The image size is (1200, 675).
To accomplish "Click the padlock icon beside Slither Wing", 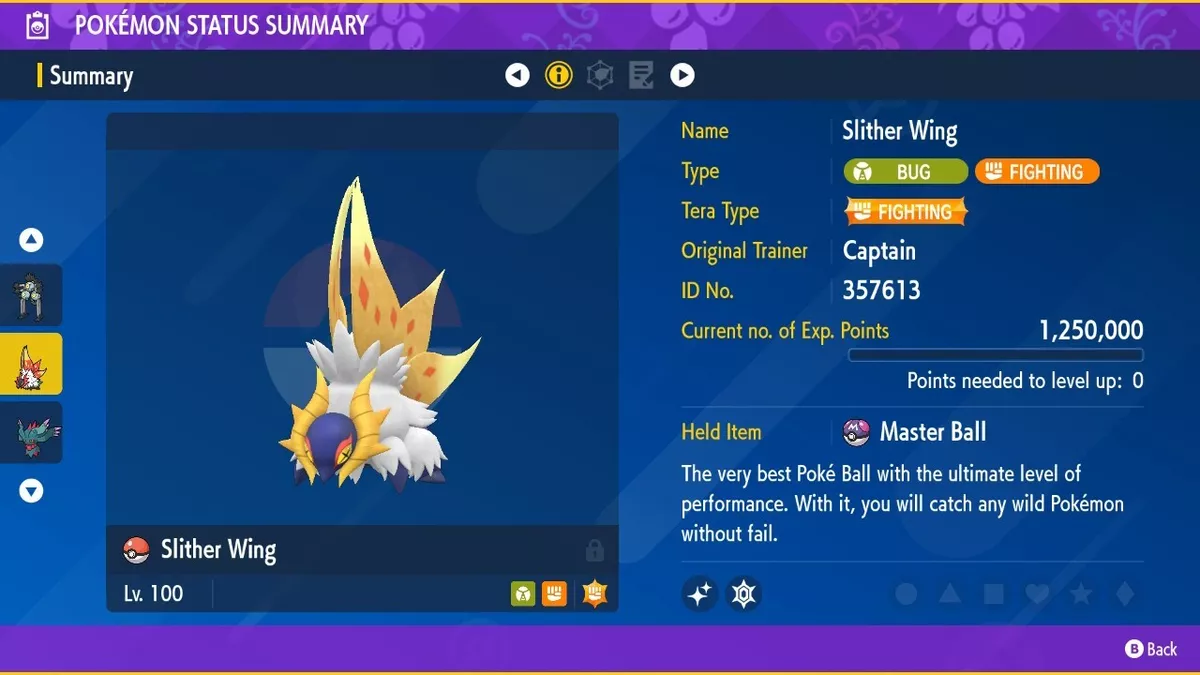I will [x=594, y=550].
